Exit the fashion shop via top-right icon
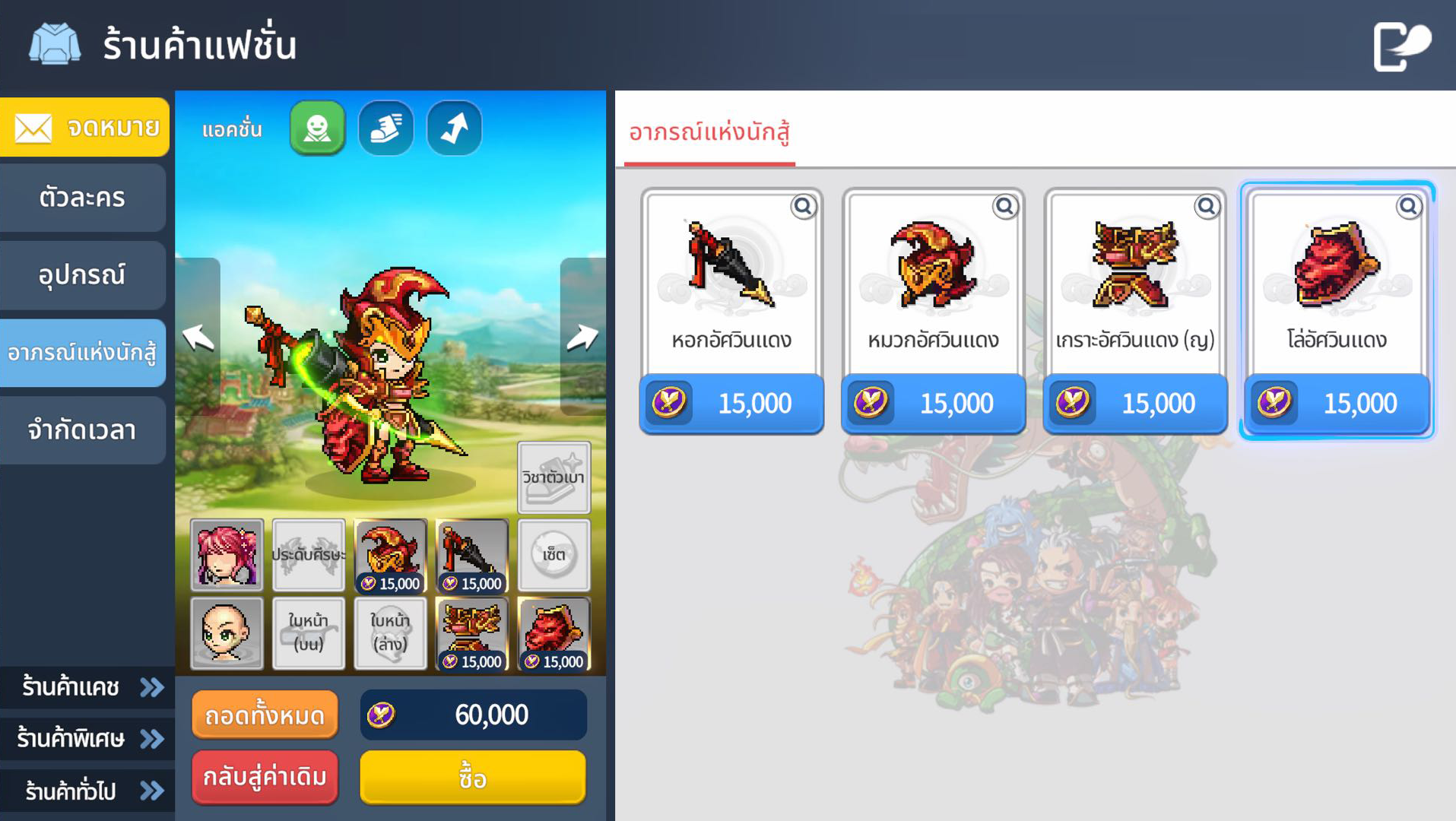 pos(1401,46)
